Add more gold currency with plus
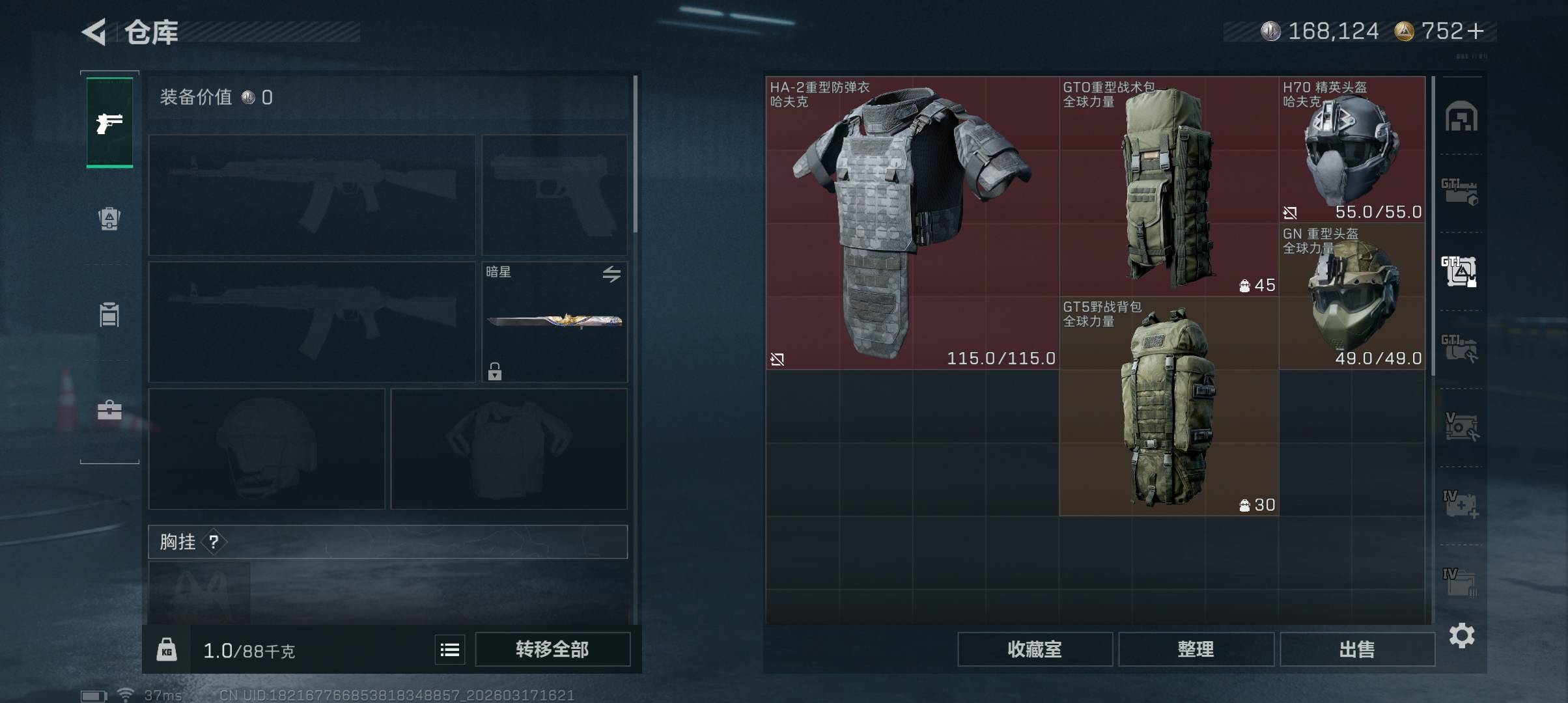 click(x=1476, y=31)
